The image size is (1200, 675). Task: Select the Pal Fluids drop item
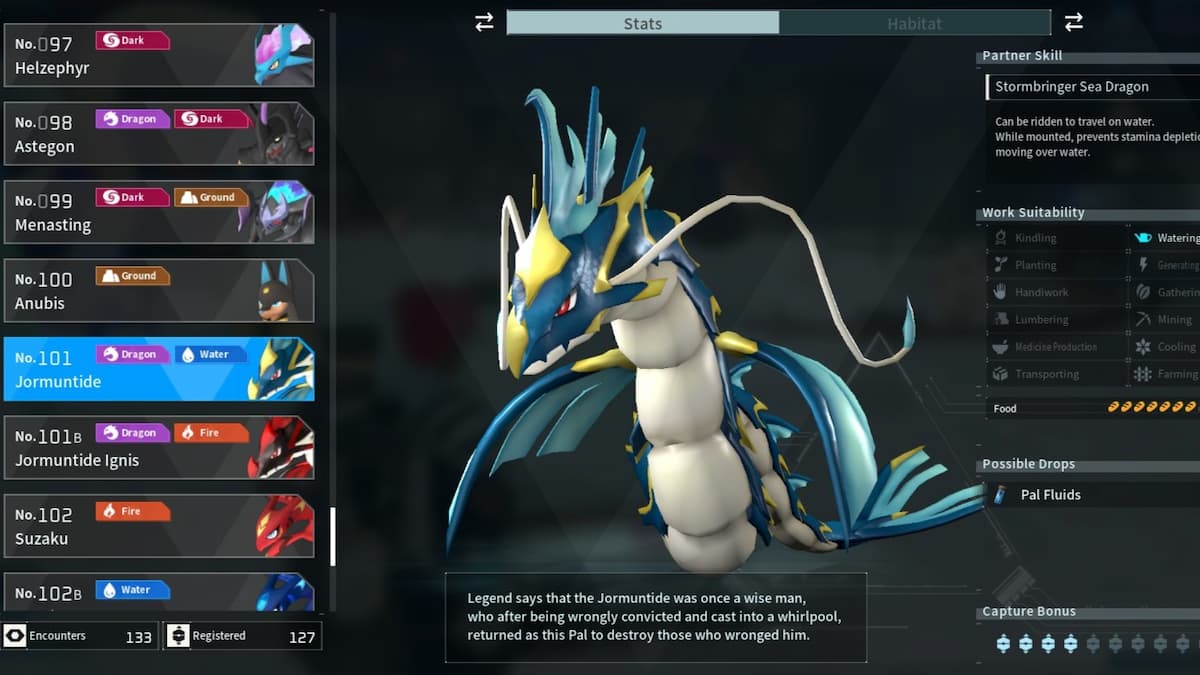tap(1050, 494)
